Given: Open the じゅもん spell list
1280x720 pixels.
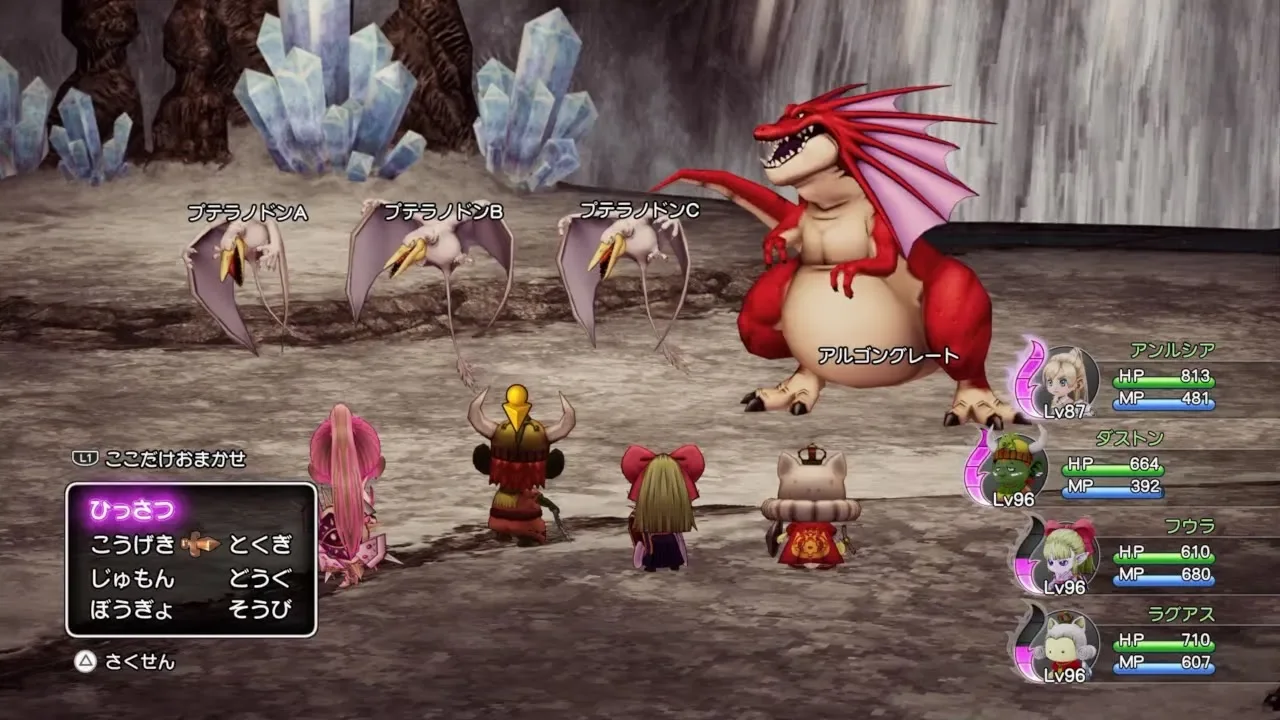Looking at the screenshot, I should pyautogui.click(x=132, y=578).
